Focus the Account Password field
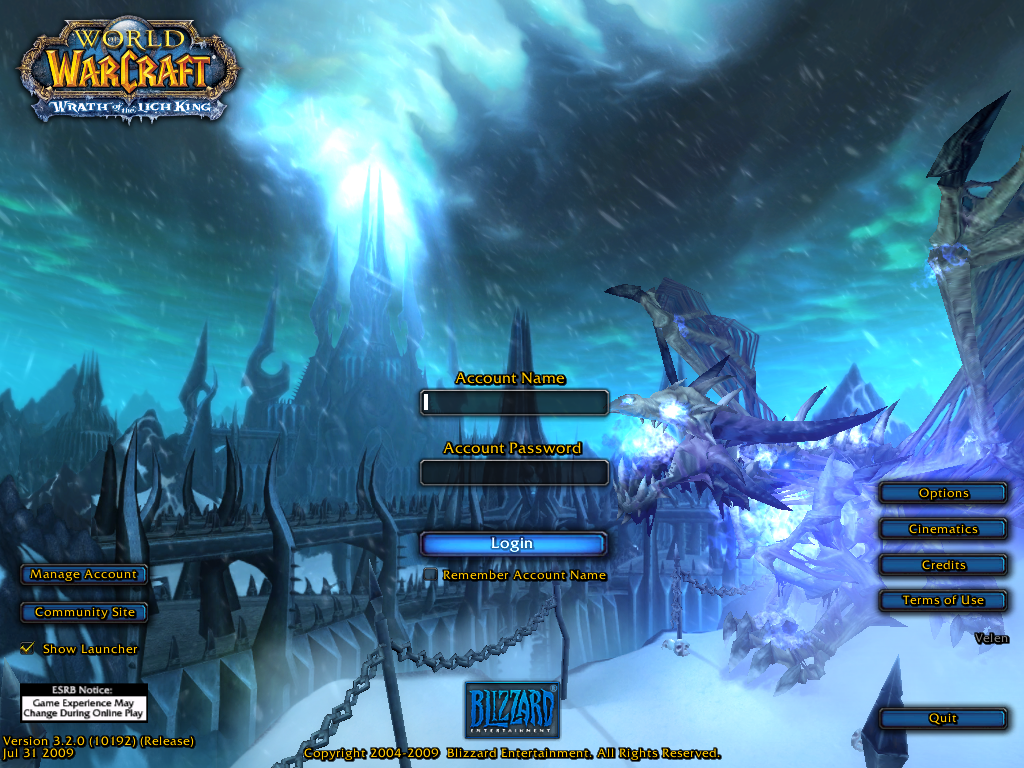1024x768 pixels. pos(514,472)
